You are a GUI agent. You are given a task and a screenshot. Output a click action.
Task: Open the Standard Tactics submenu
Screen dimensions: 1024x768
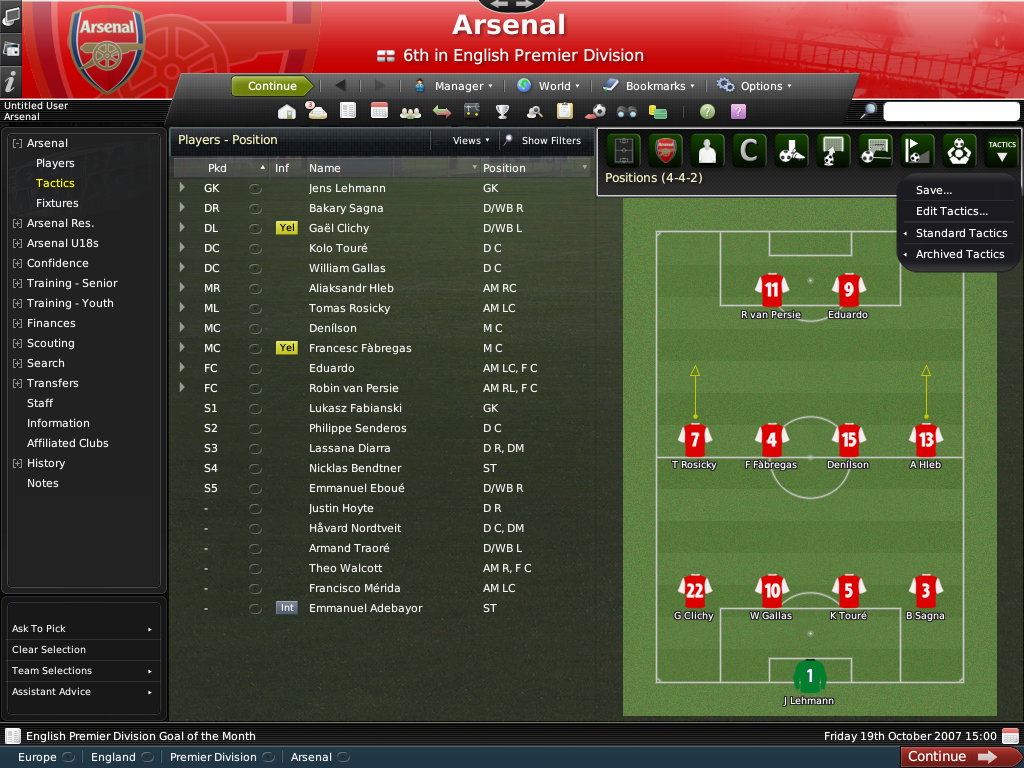961,233
